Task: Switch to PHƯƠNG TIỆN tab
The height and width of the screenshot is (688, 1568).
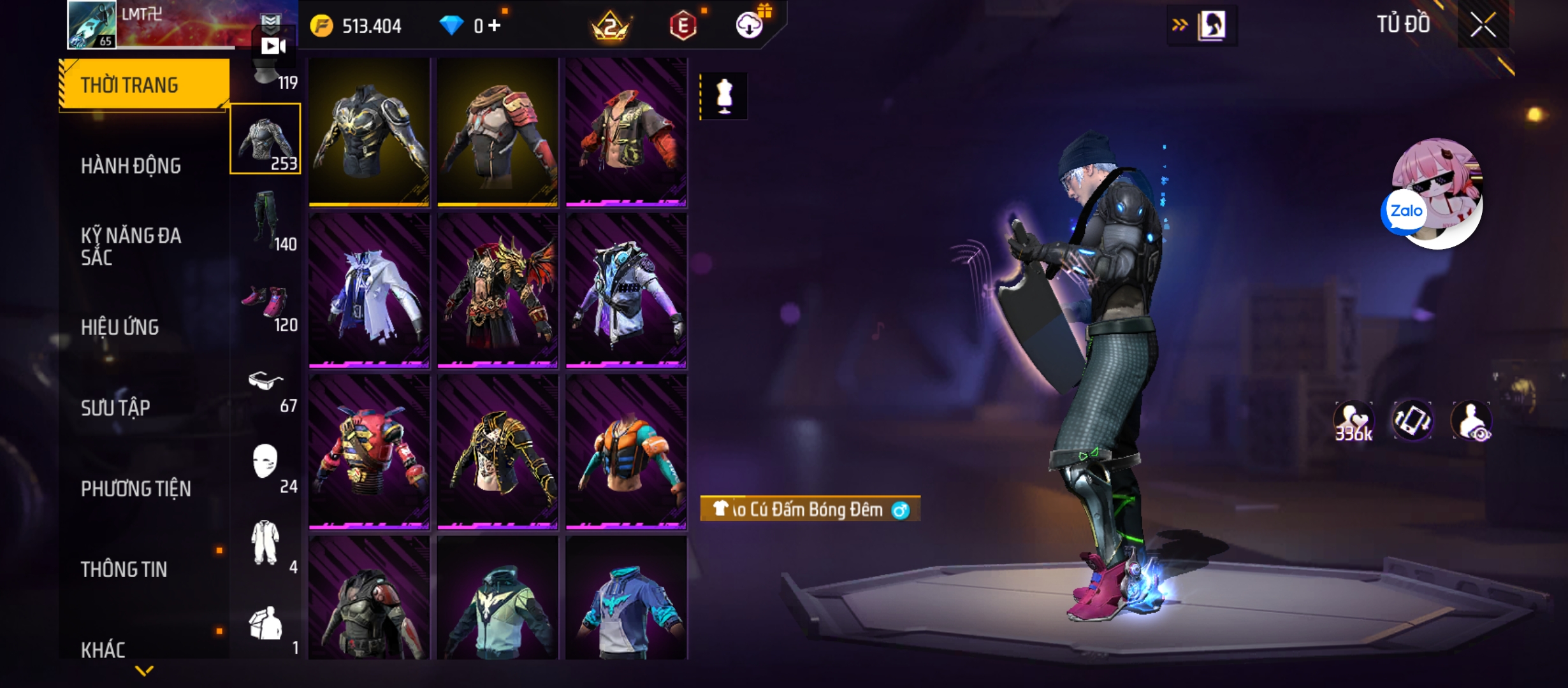Action: [136, 489]
